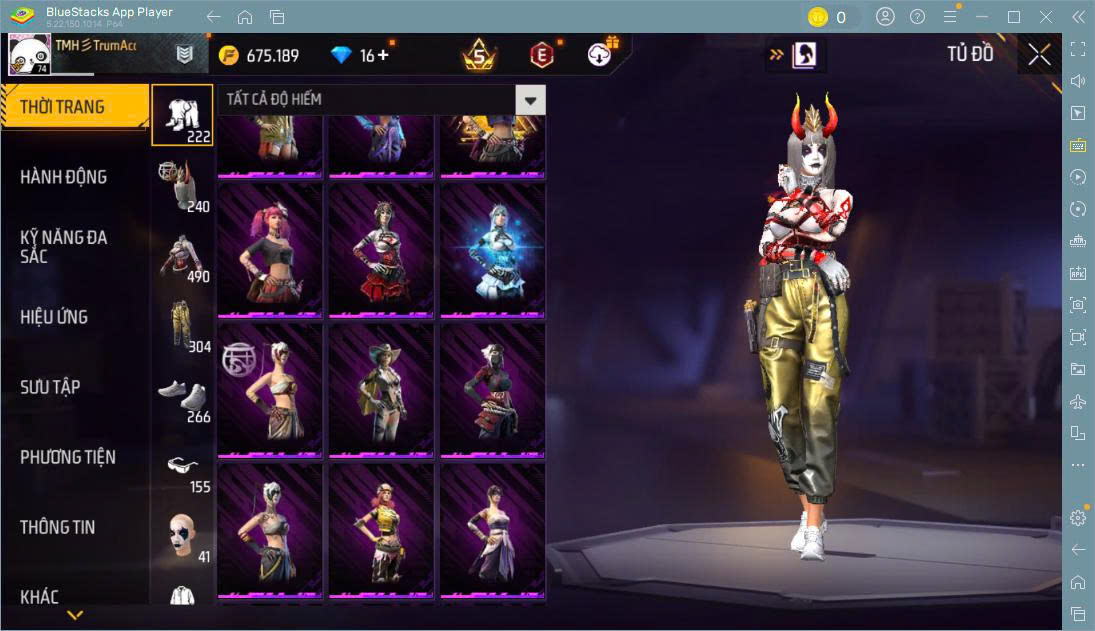This screenshot has width=1095, height=631.
Task: Open the THÔNG TIN tab
Action: (x=58, y=527)
